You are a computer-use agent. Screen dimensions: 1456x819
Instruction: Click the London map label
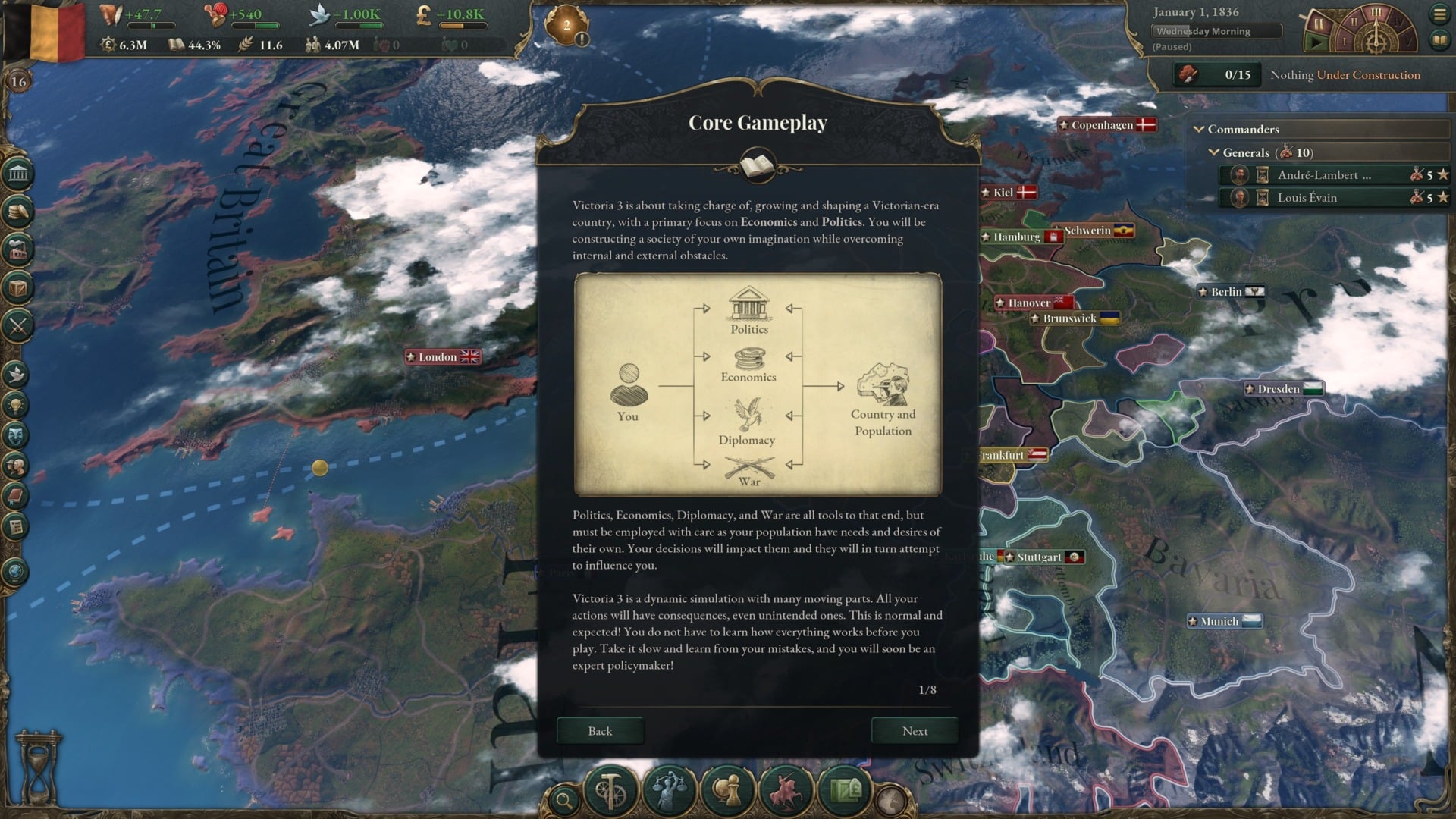click(441, 356)
